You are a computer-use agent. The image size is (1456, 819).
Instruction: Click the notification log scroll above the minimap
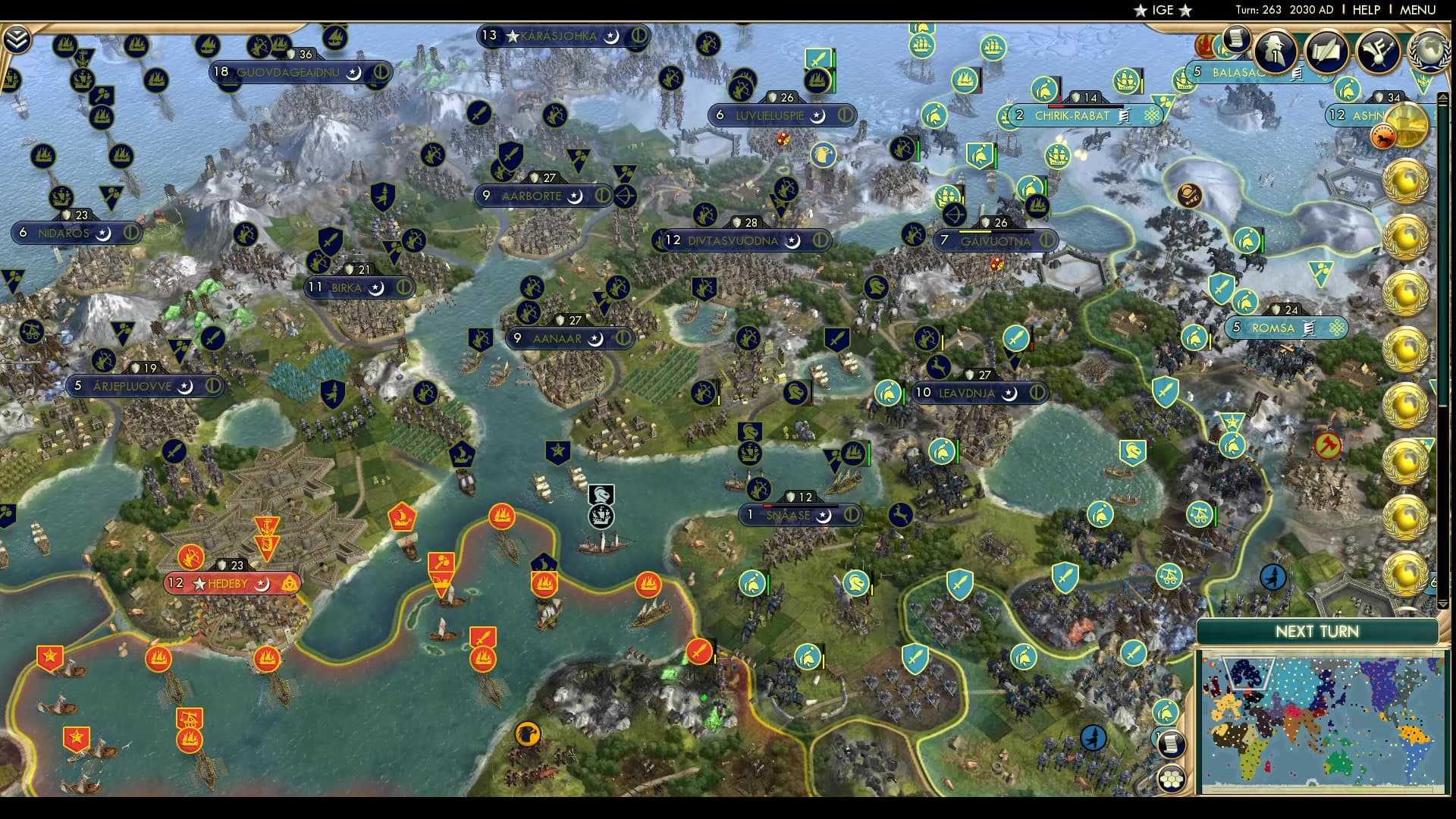coord(1172,745)
